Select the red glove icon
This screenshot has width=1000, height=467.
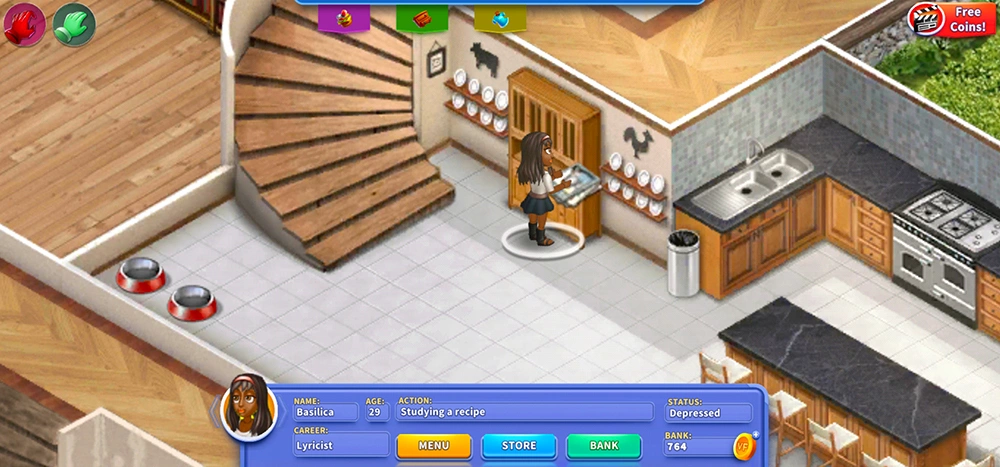tap(24, 23)
